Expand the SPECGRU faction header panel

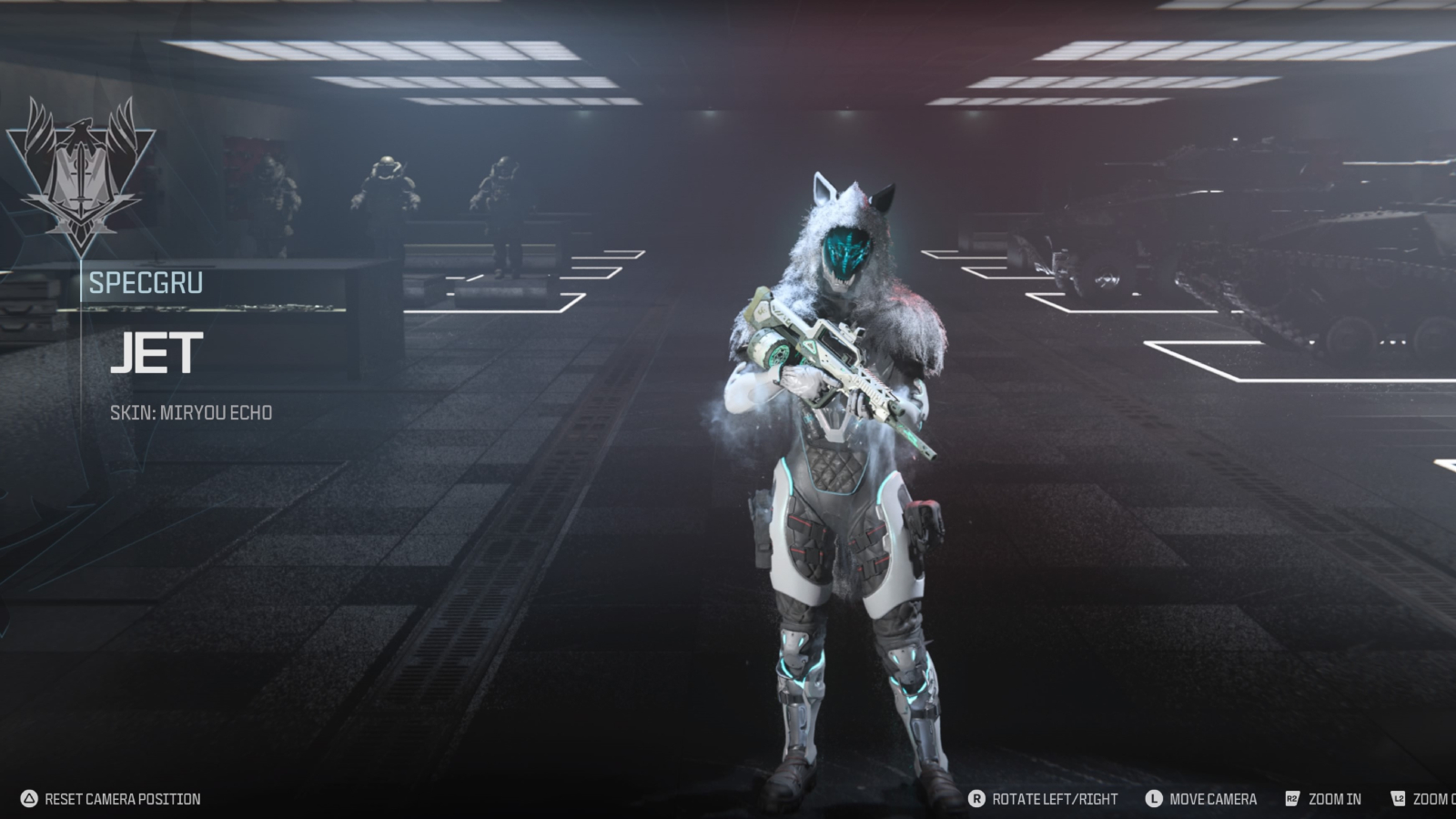coord(146,282)
